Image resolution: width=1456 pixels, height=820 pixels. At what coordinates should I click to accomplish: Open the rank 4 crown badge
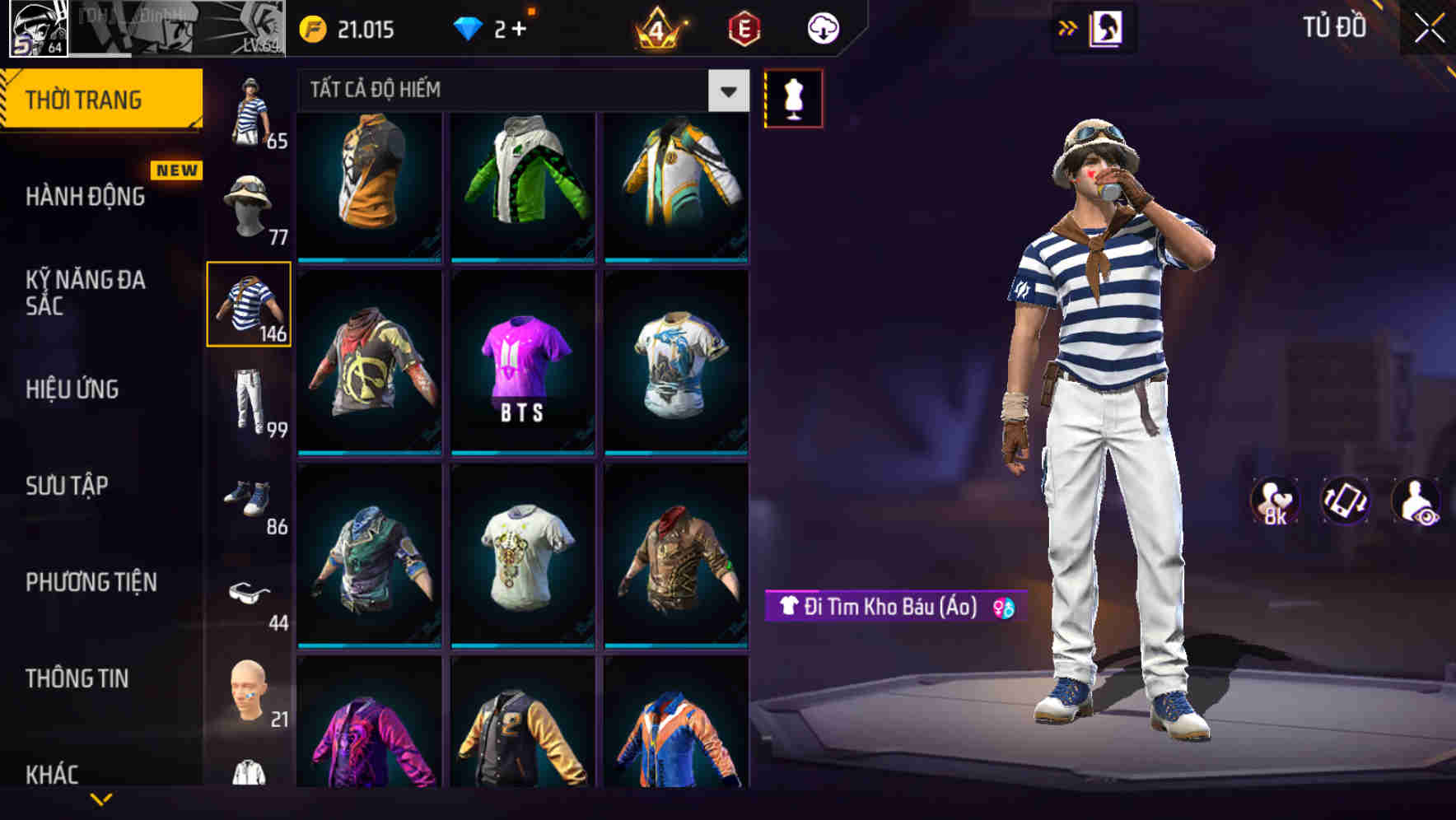tap(656, 27)
